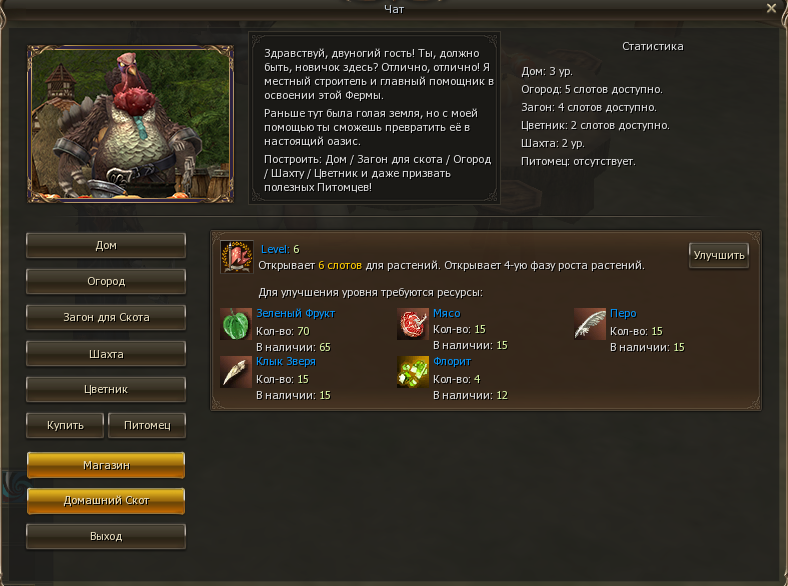Close the Чат dialog window
Screen dimensions: 788x586
(x=771, y=8)
